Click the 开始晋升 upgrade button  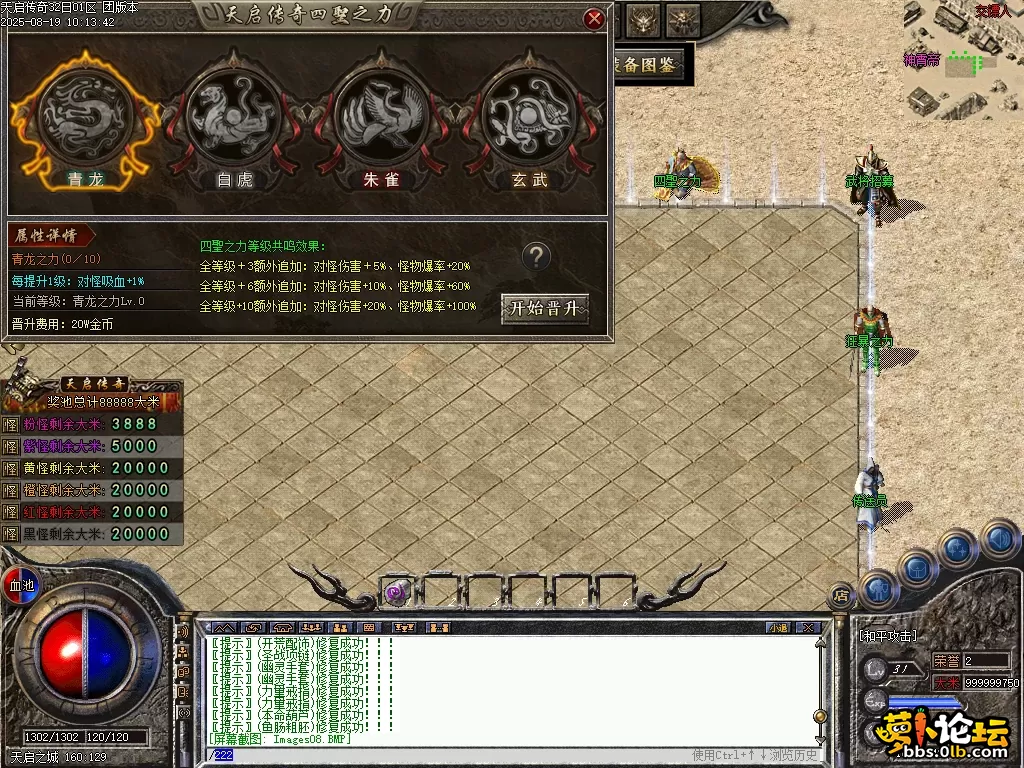point(545,308)
